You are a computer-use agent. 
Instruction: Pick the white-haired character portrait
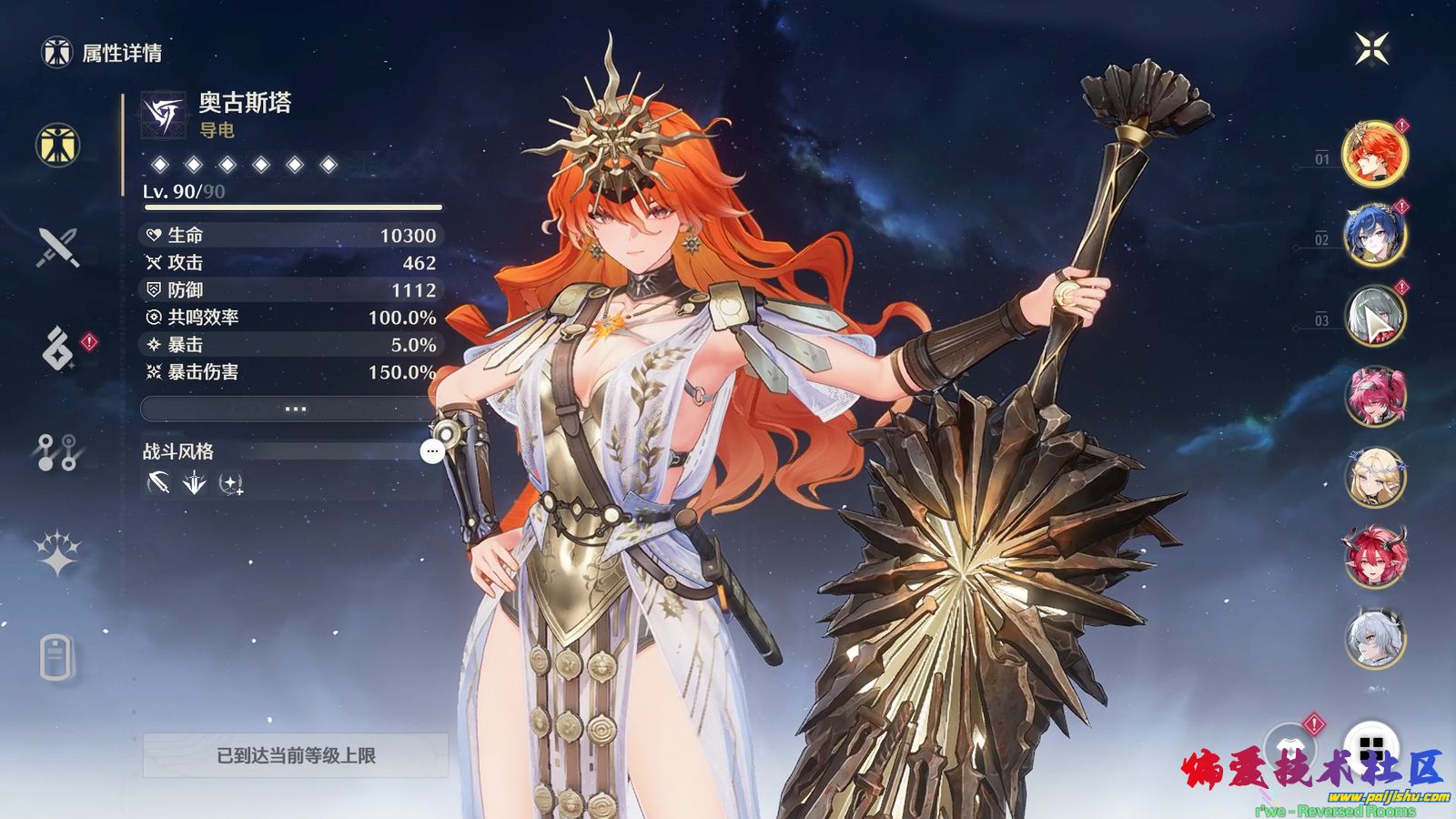coord(1374,639)
